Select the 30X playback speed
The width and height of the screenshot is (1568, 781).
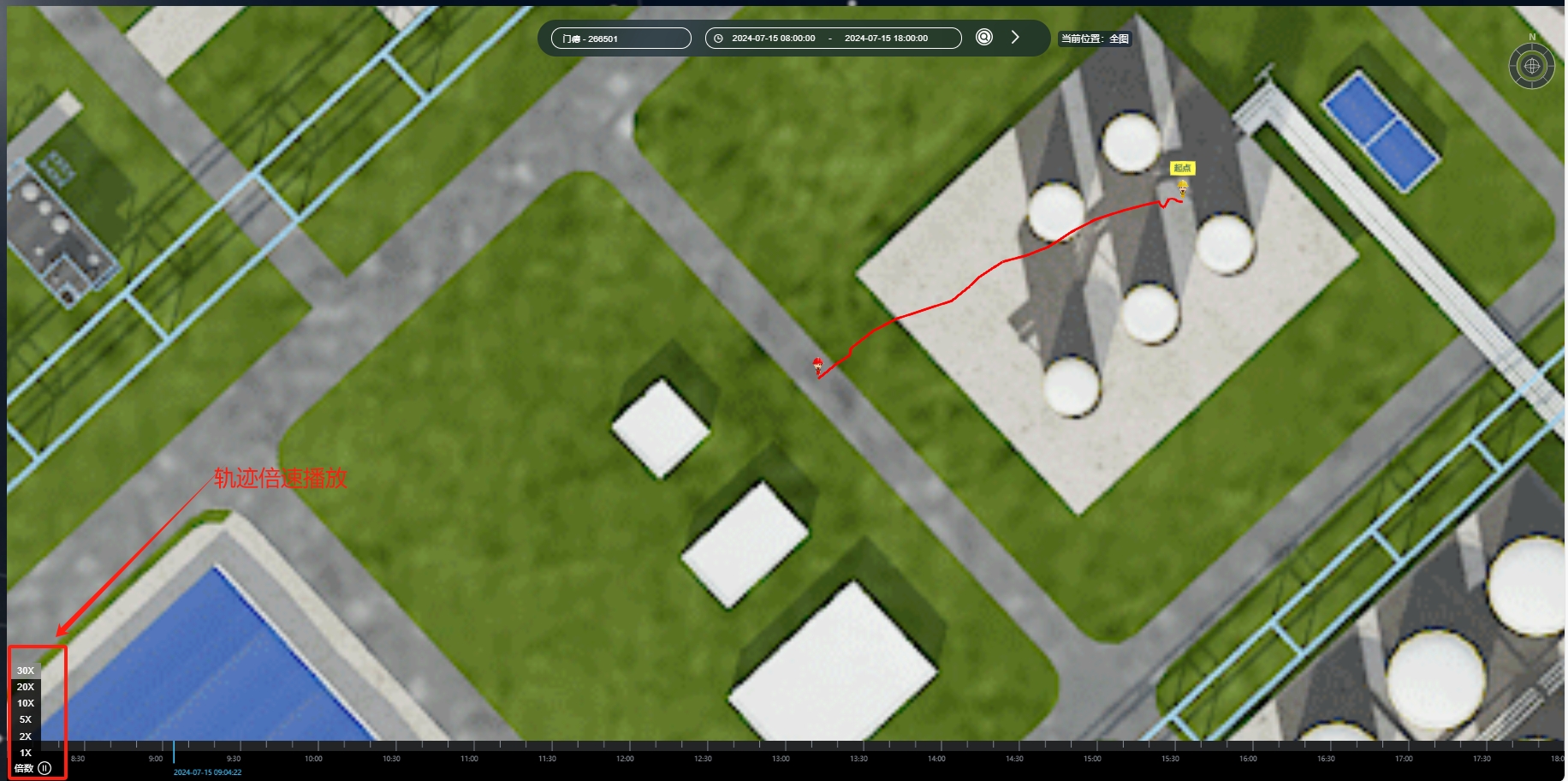(26, 671)
